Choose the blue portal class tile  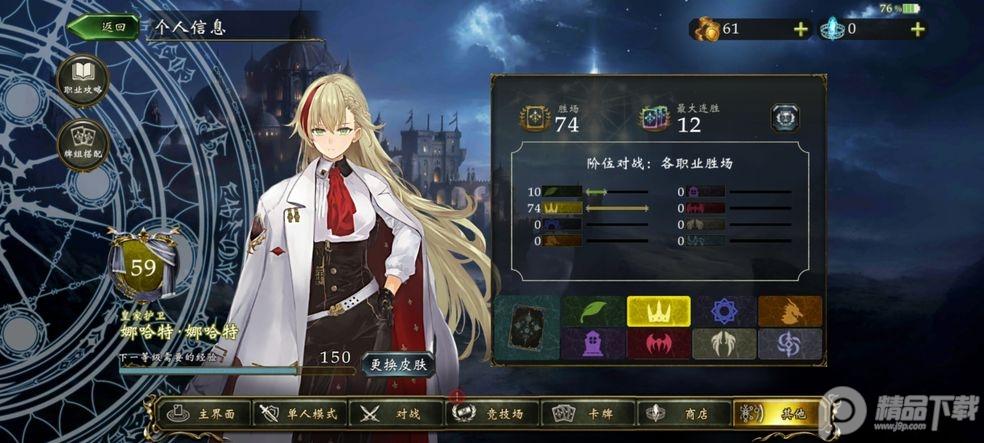coord(789,344)
